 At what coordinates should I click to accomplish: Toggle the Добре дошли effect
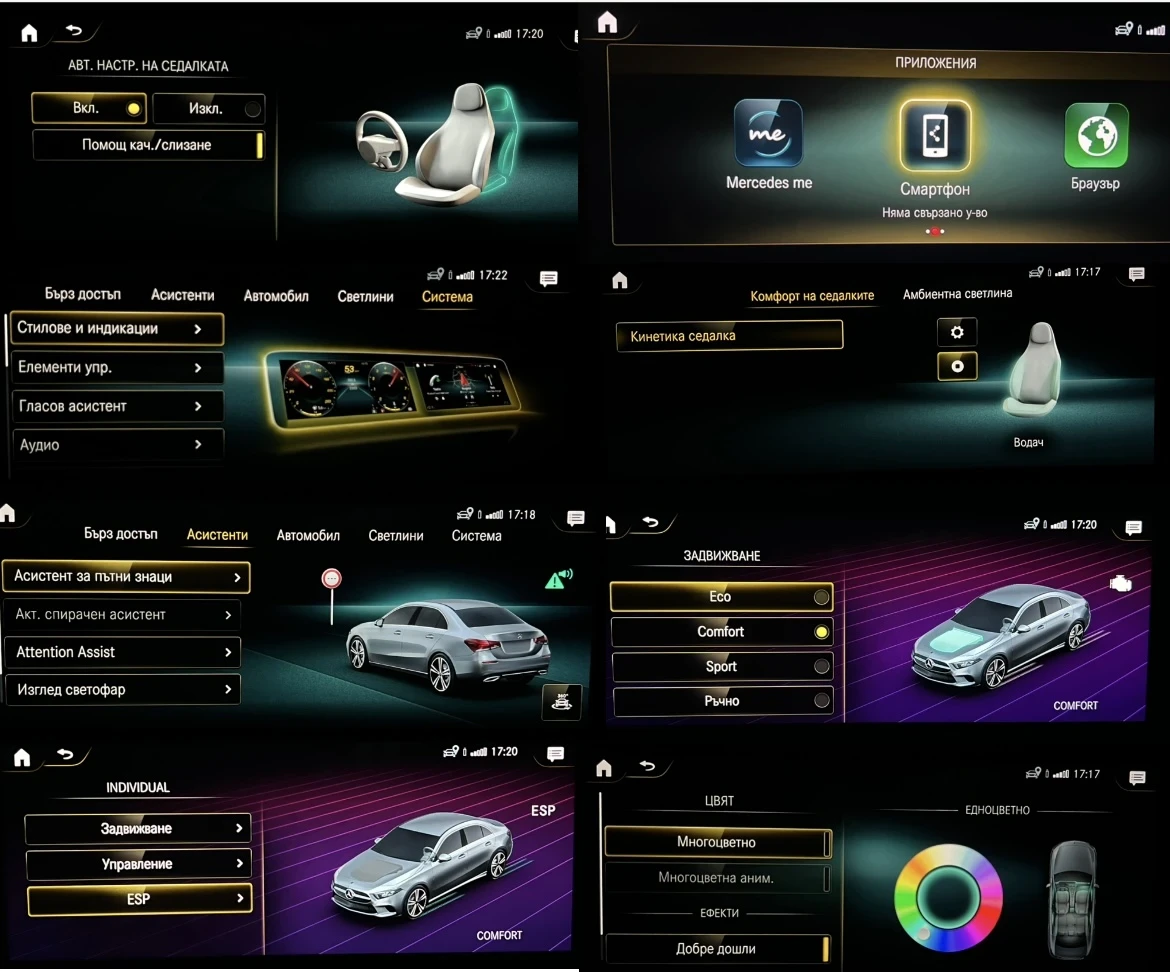tap(717, 948)
